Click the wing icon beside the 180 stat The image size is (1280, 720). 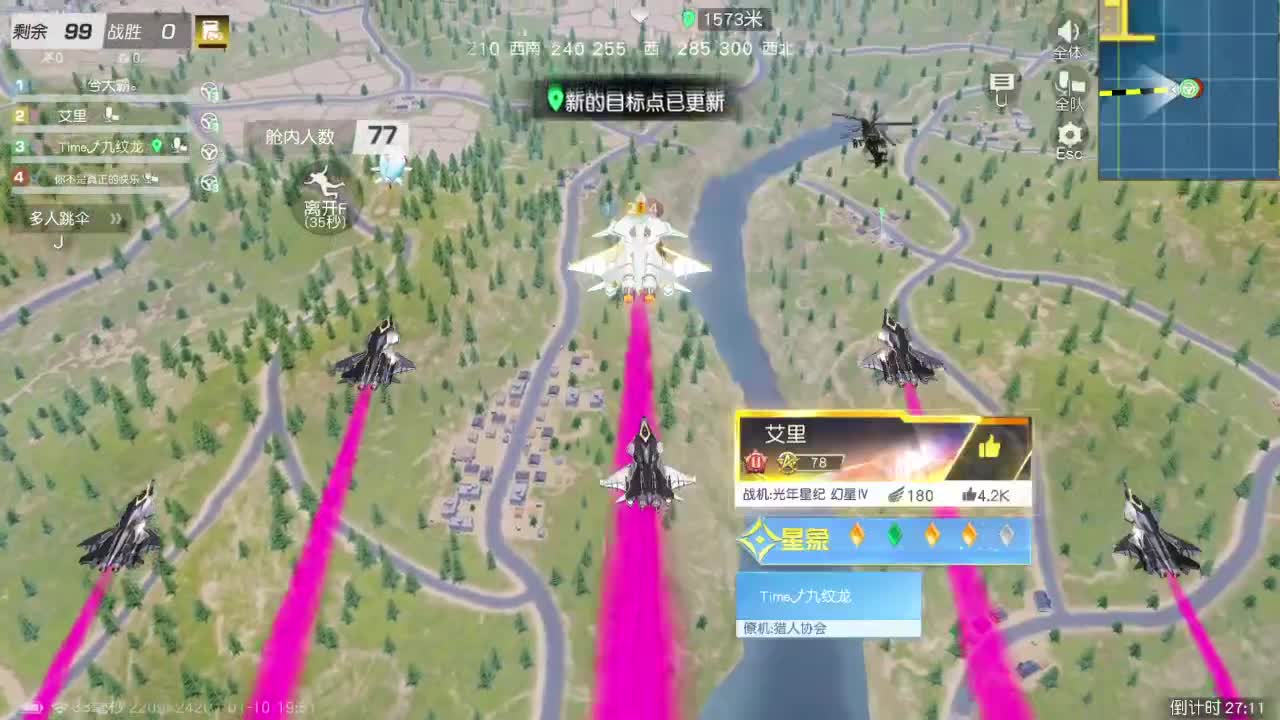tap(897, 495)
